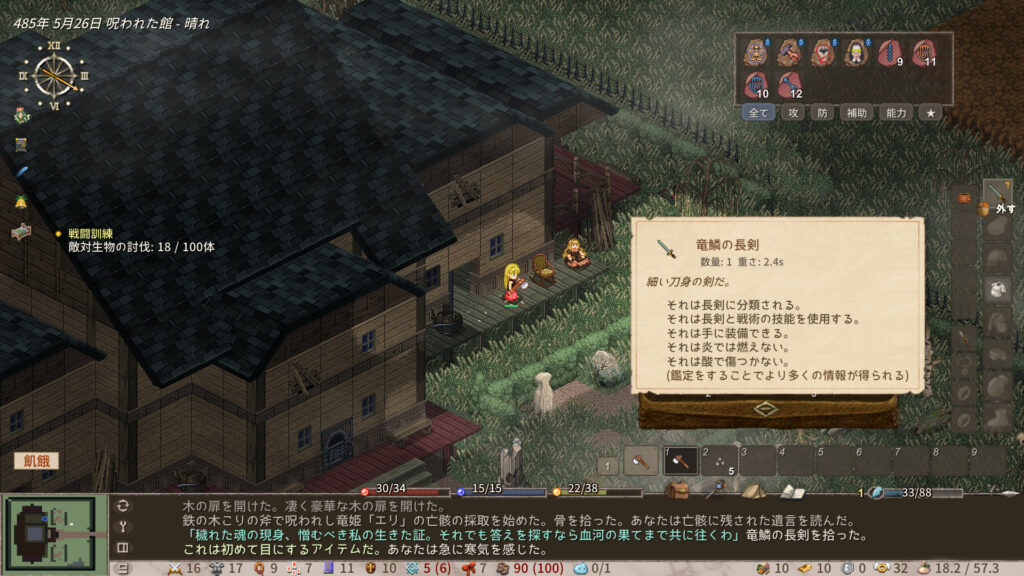Select the 全て filter tab

[759, 113]
